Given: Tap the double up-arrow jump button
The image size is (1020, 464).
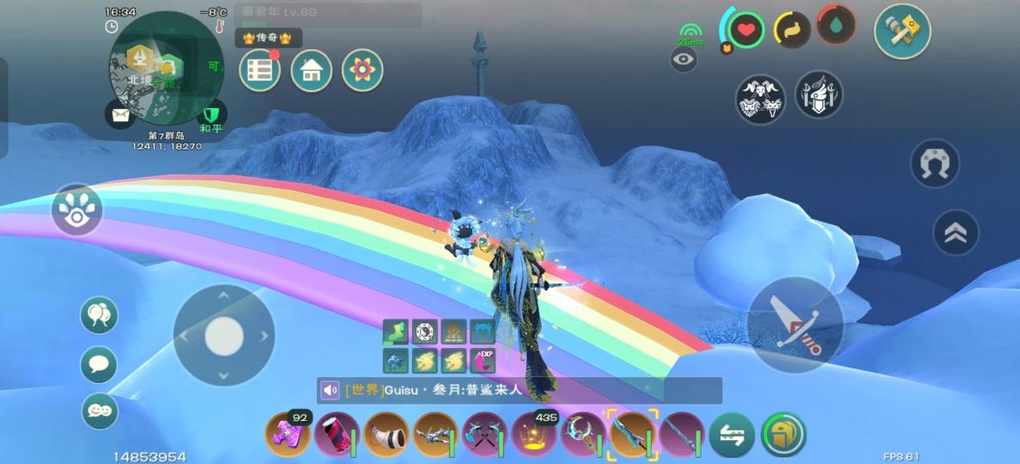Looking at the screenshot, I should pos(955,233).
